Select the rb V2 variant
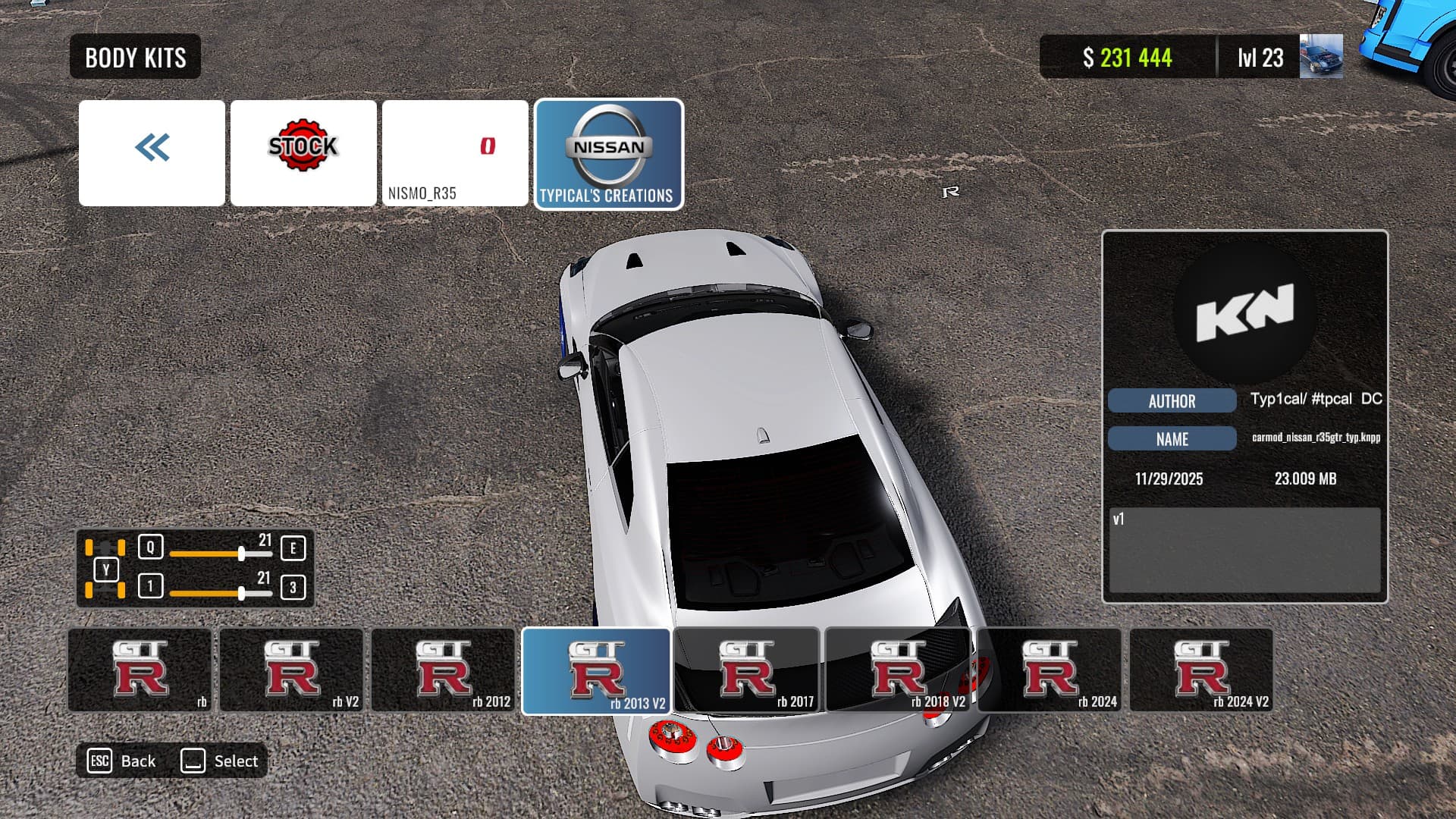 tap(292, 670)
